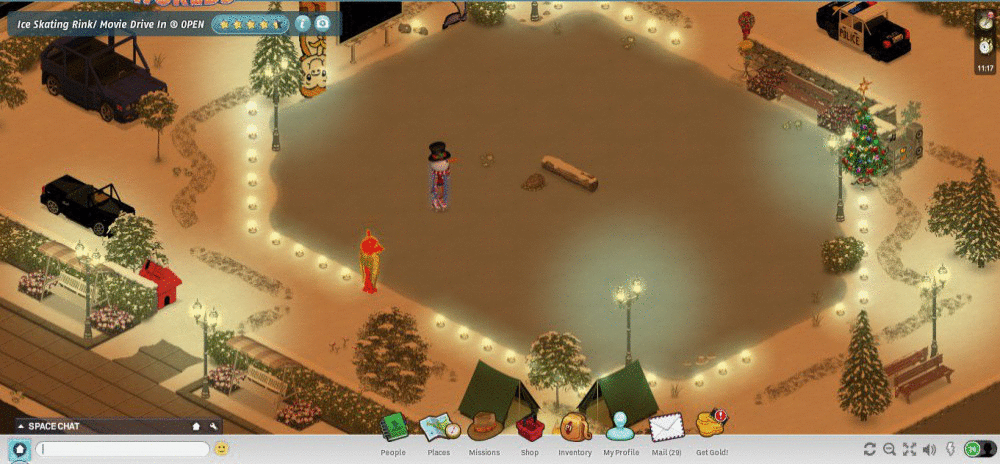Click the Space Chat wrench settings icon

[214, 426]
